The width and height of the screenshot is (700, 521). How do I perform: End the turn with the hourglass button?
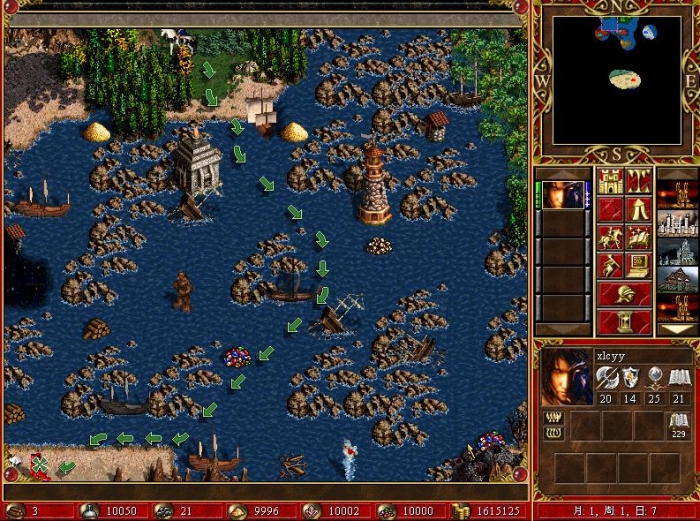click(624, 322)
